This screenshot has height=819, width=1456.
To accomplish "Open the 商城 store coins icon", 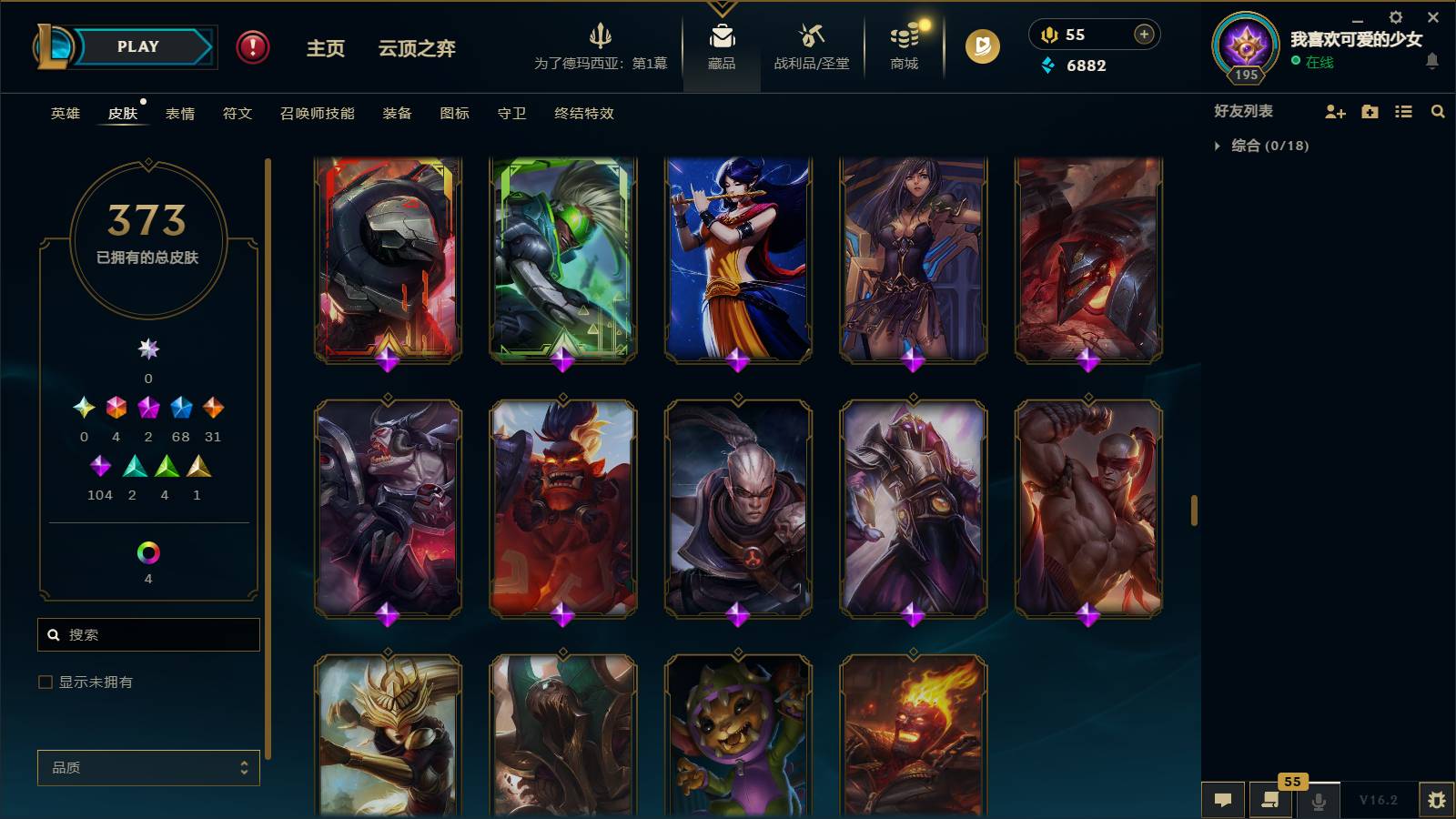I will pyautogui.click(x=902, y=40).
